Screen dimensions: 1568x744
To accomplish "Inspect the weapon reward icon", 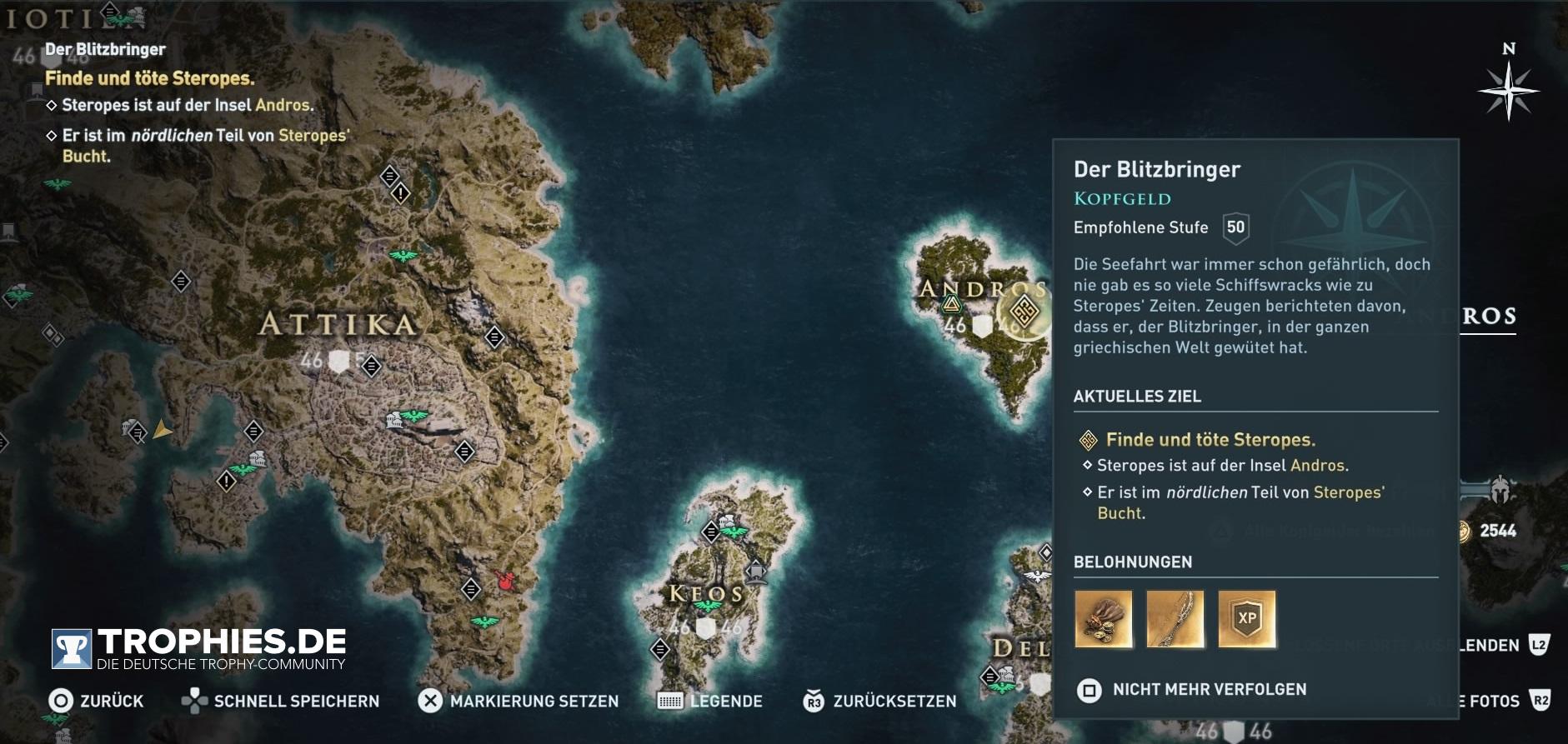I will click(1175, 619).
